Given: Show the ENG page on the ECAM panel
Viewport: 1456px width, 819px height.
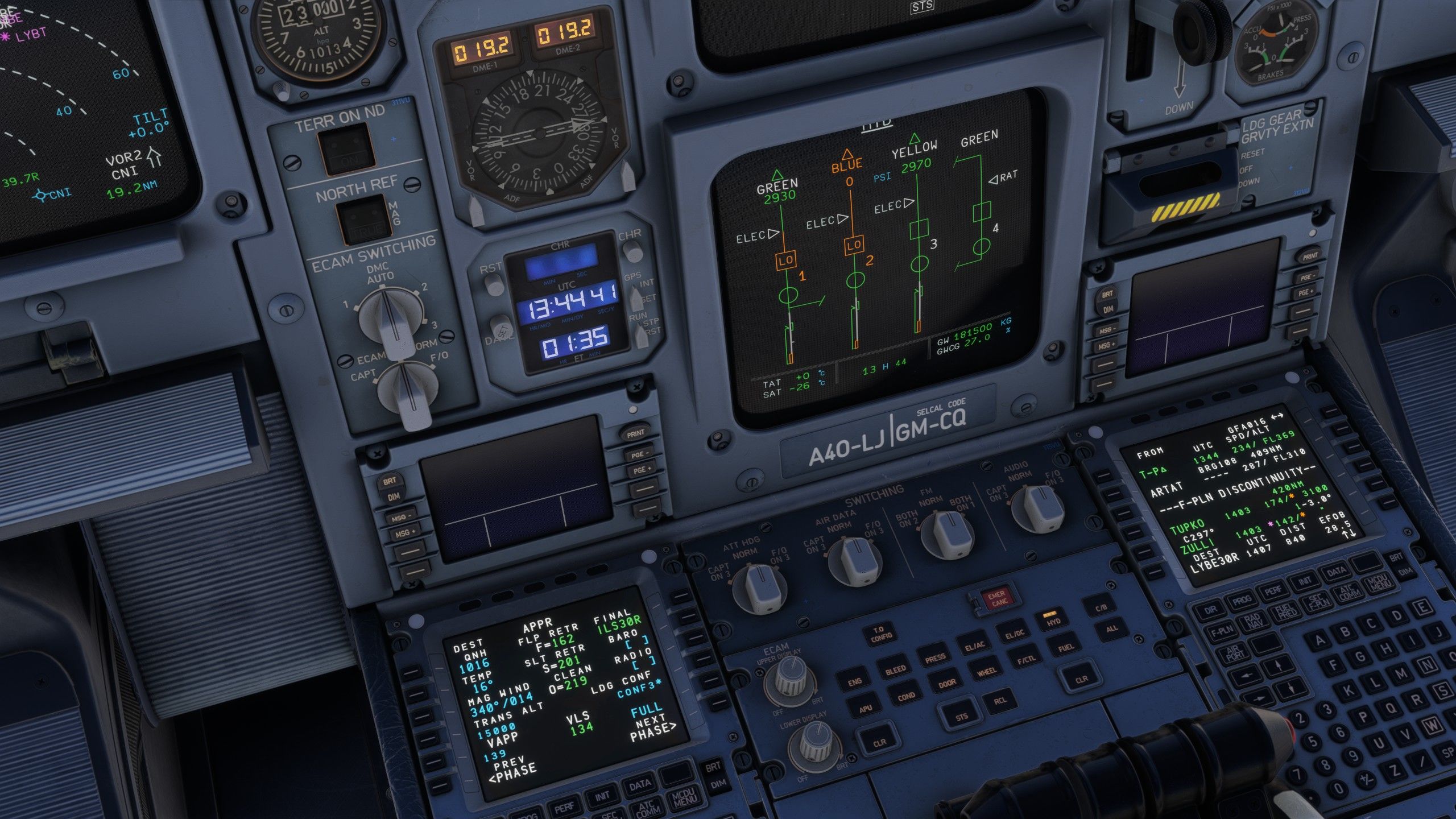Looking at the screenshot, I should click(x=854, y=682).
